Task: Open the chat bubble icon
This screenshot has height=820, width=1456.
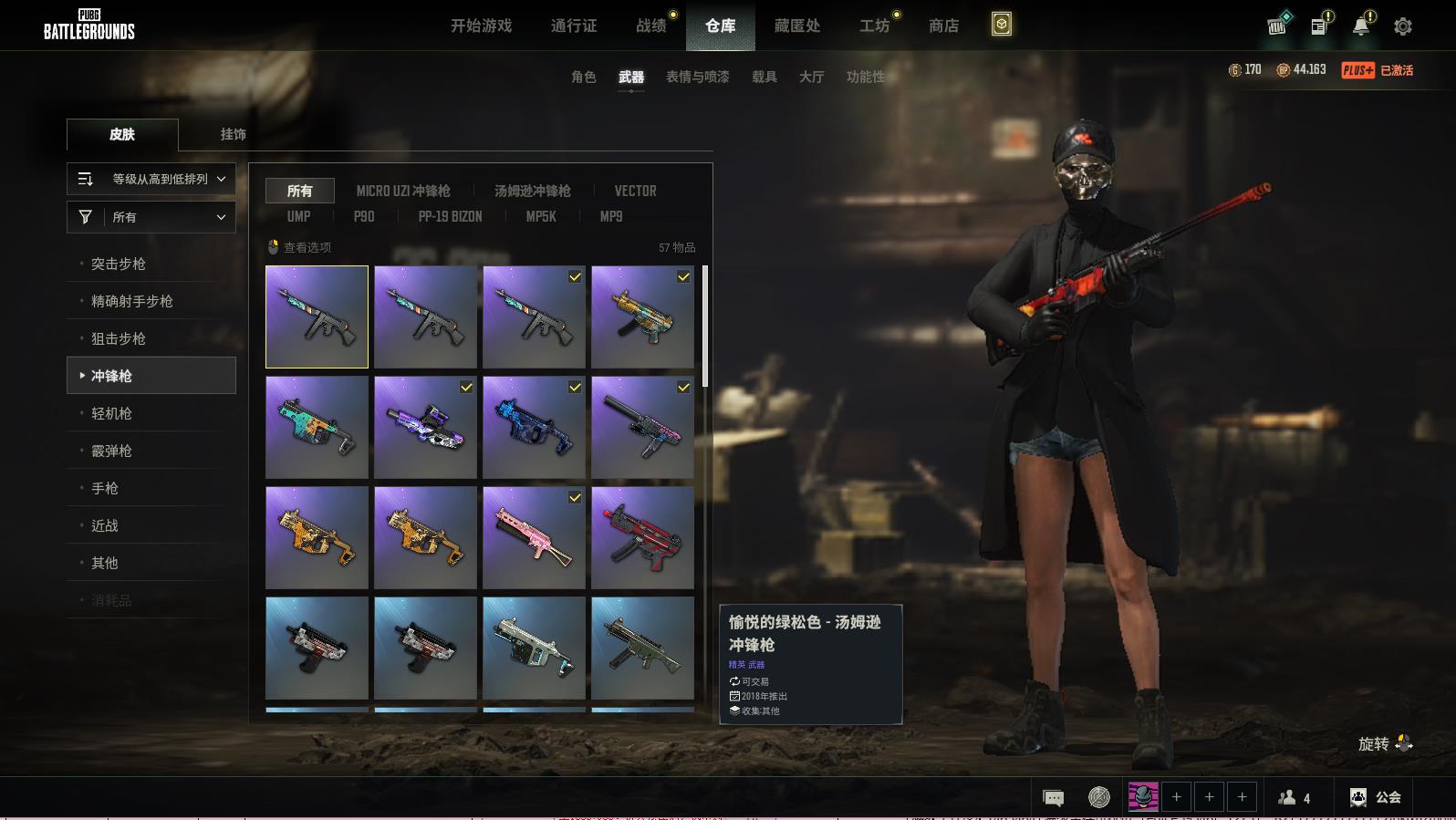Action: 1053,798
